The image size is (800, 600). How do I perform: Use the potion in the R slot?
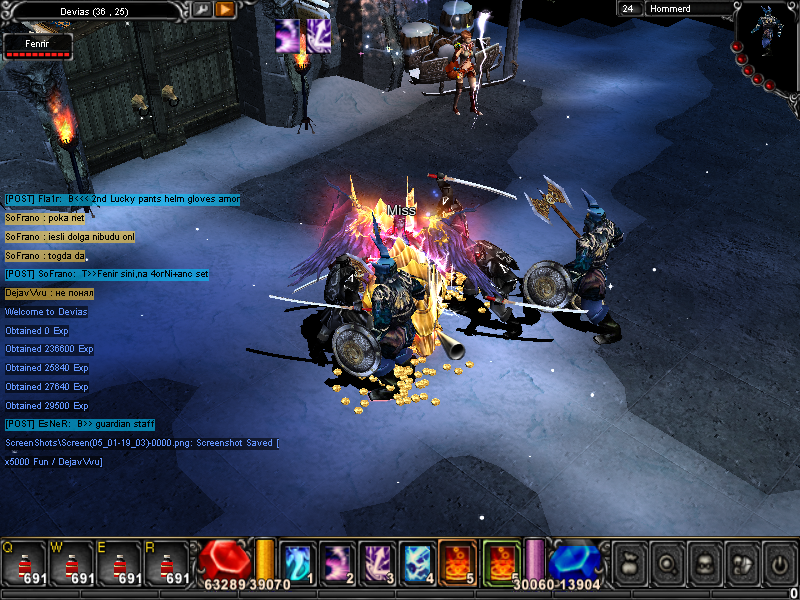click(x=168, y=563)
